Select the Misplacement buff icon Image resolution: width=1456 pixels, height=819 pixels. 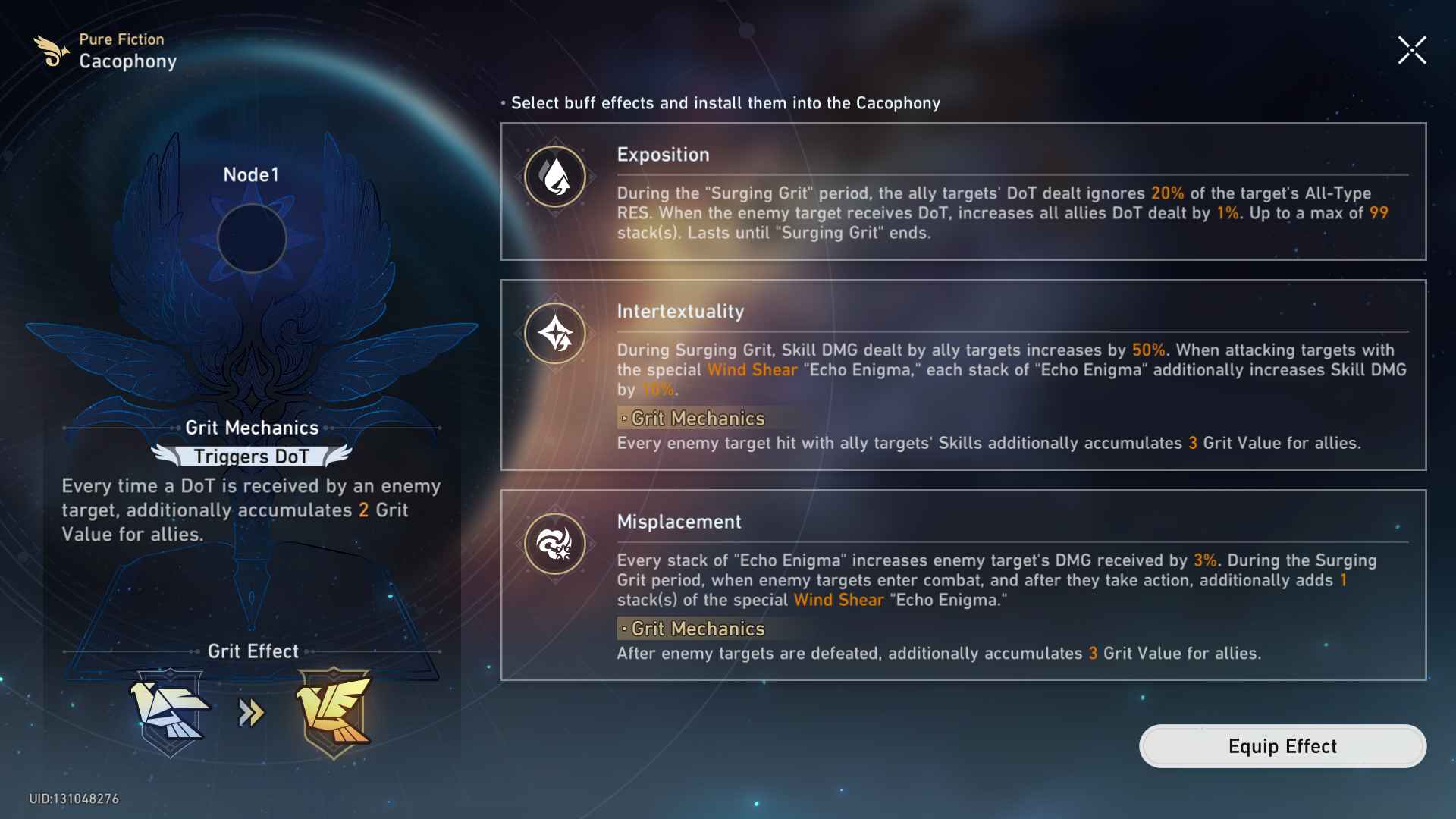pos(554,544)
